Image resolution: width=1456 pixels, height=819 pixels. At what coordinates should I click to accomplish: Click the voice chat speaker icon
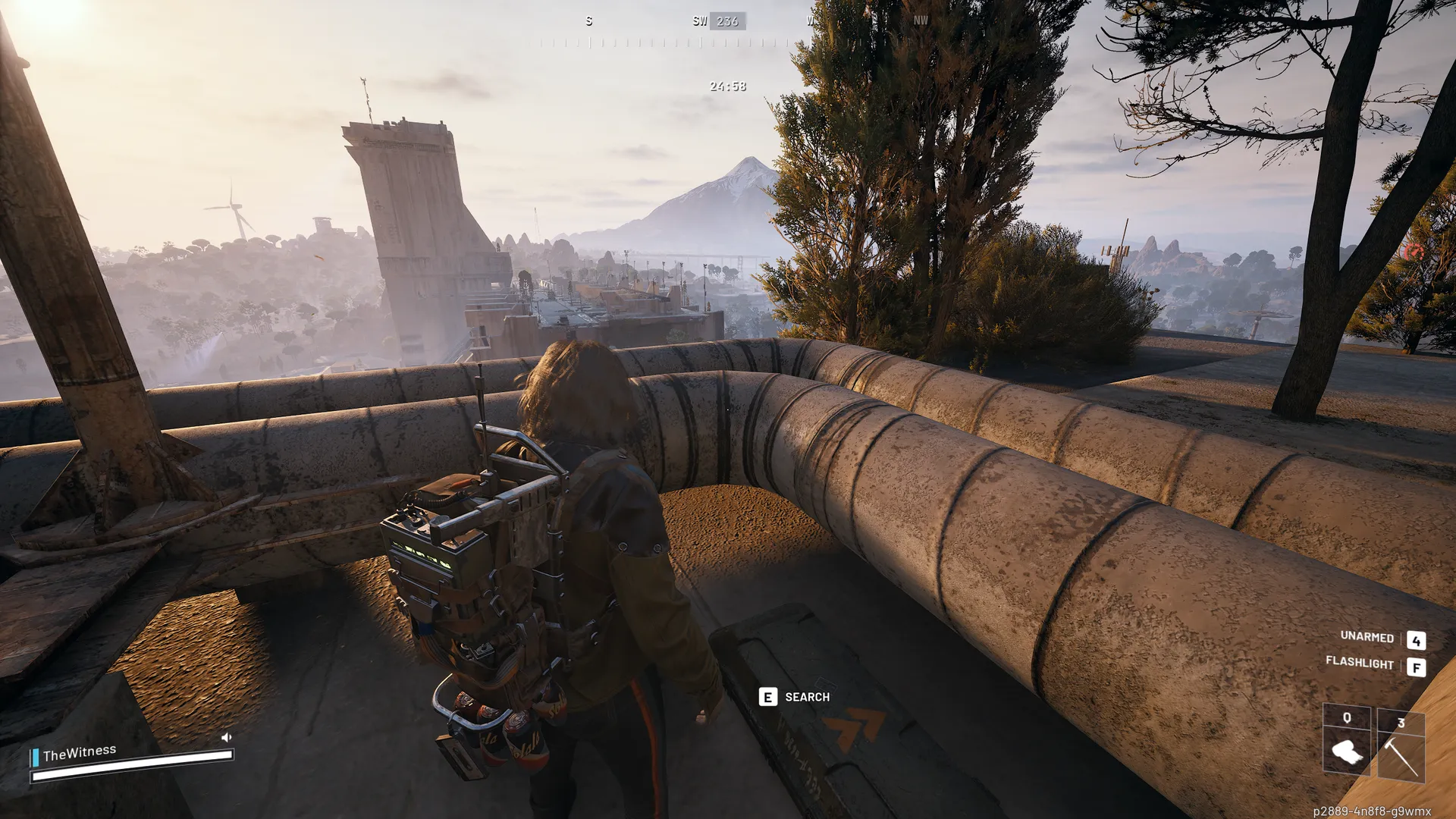226,737
